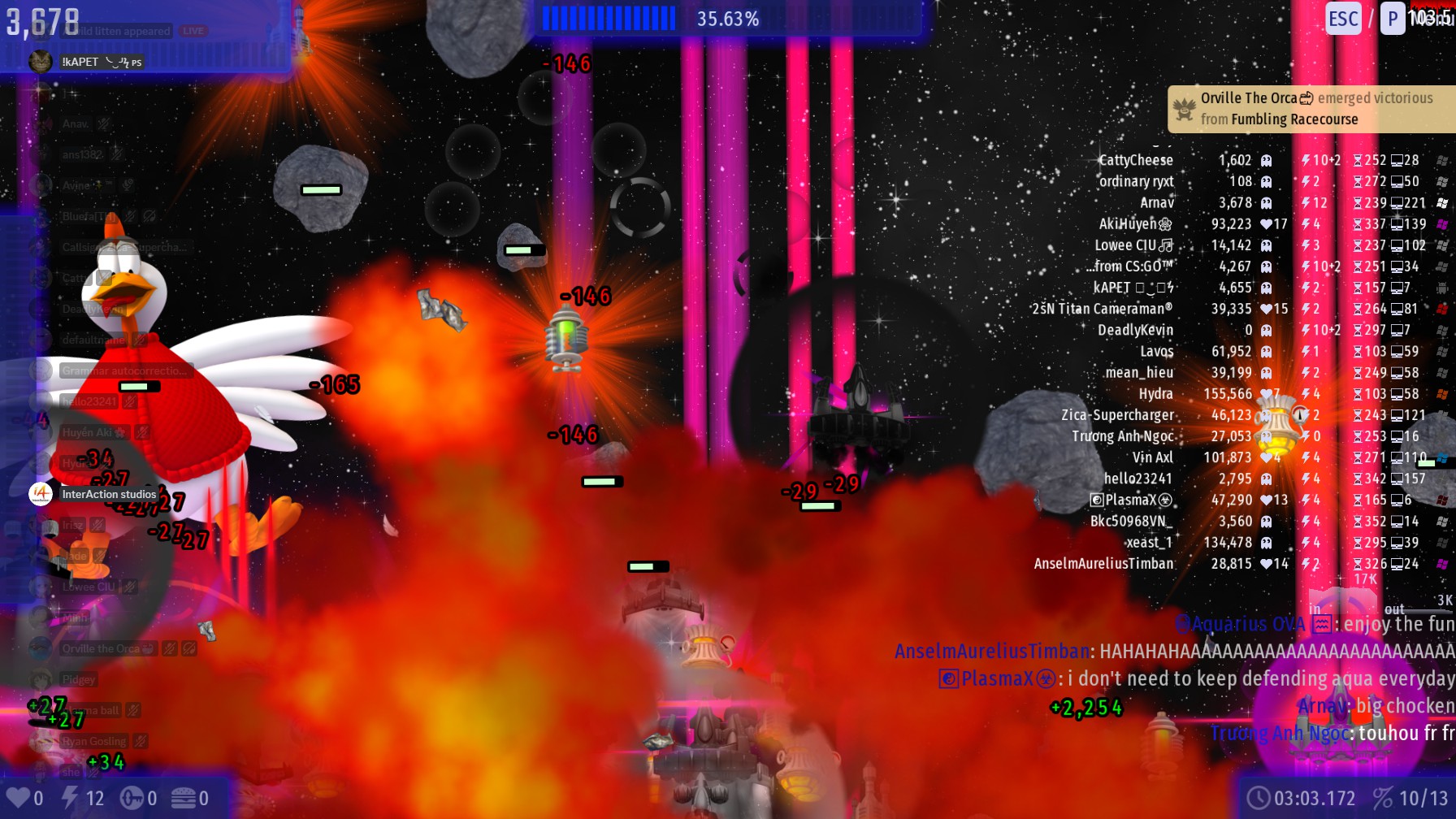Select Hydra's row in the scoreboard
Screen dimensions: 1456x819
coord(1155,394)
